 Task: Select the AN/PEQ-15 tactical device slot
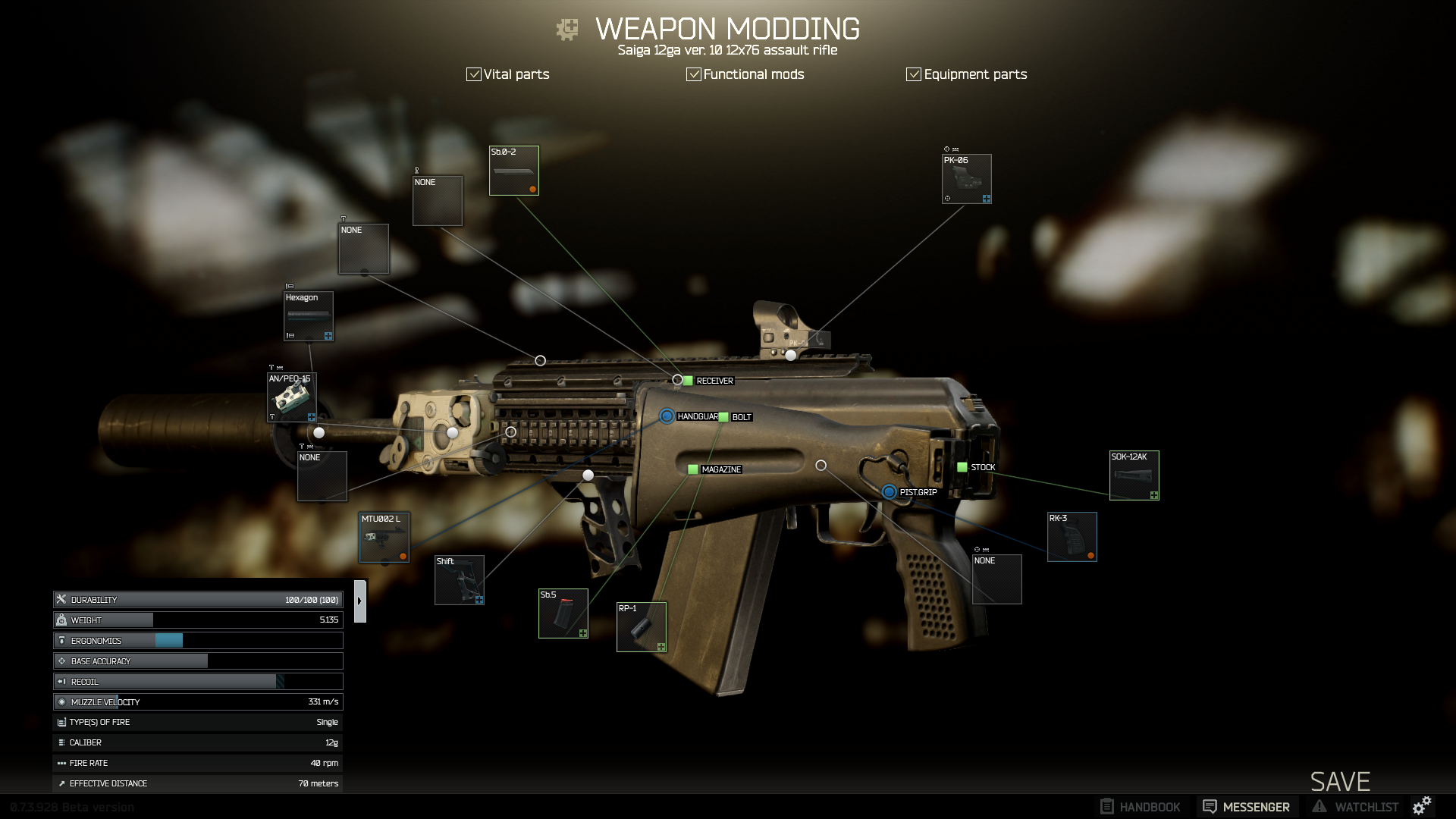pyautogui.click(x=292, y=397)
